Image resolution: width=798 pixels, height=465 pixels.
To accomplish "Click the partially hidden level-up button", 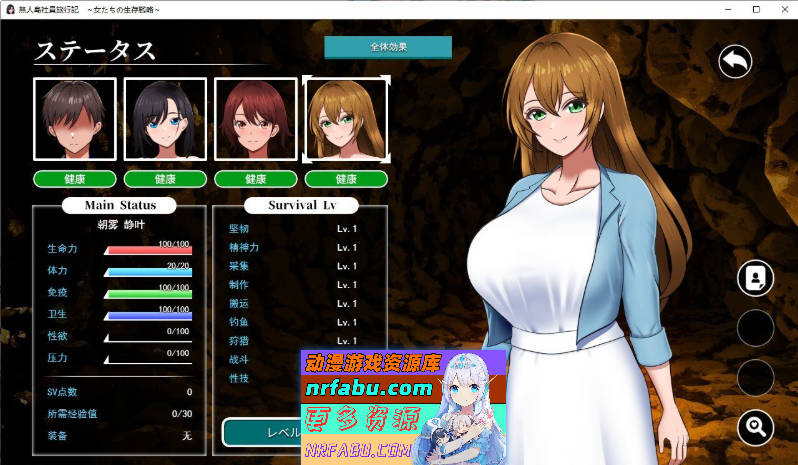I will point(262,432).
